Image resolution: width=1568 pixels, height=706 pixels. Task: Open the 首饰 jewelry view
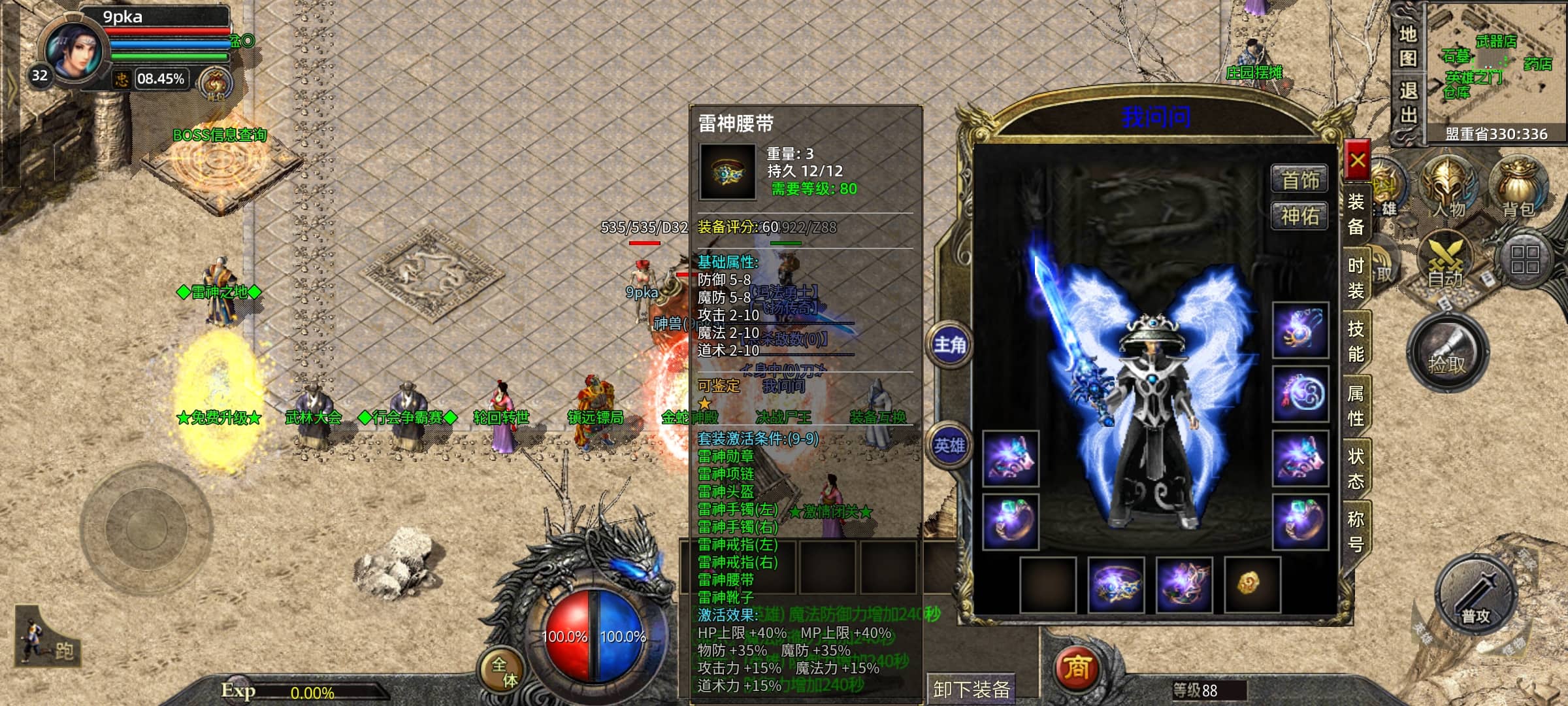coord(1299,180)
